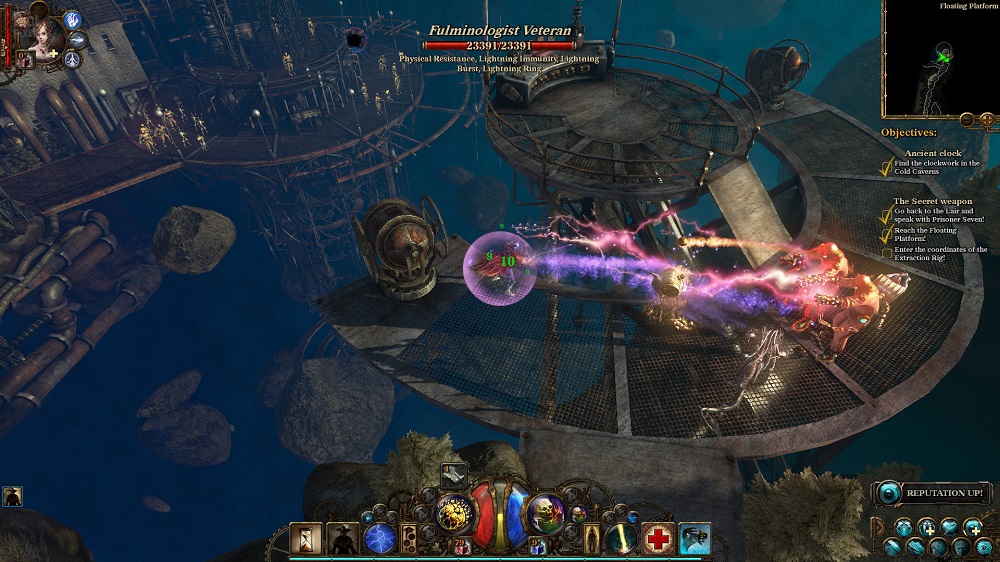Zoom in the minimap with plus button
The height and width of the screenshot is (562, 1000).
[985, 120]
